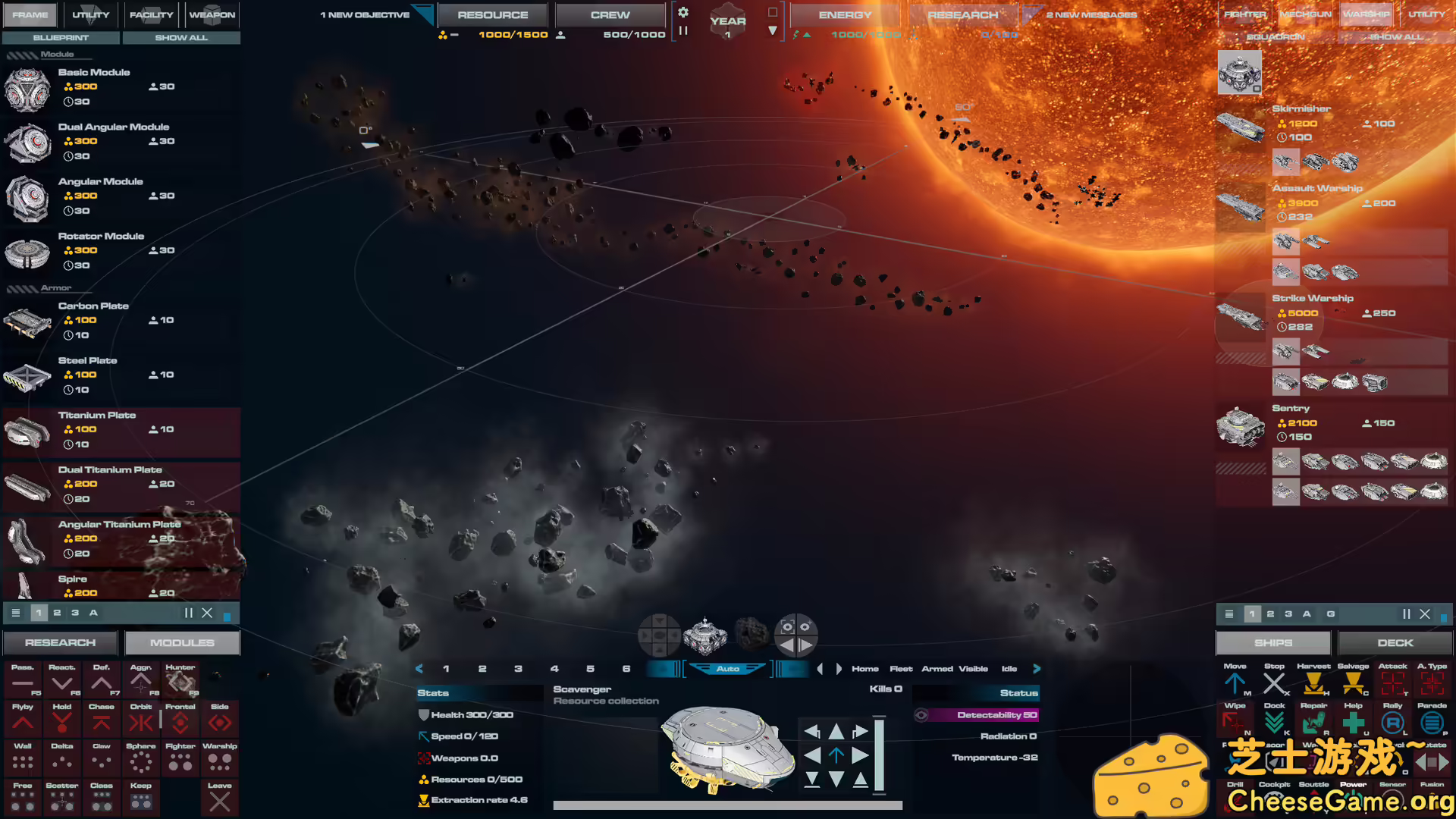Expand fleet filters with the right chevron
The image size is (1456, 819).
coord(1037,669)
